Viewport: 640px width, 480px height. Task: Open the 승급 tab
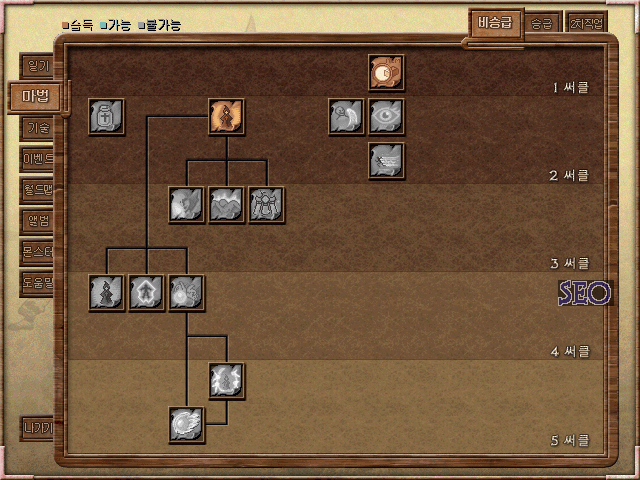coord(541,23)
